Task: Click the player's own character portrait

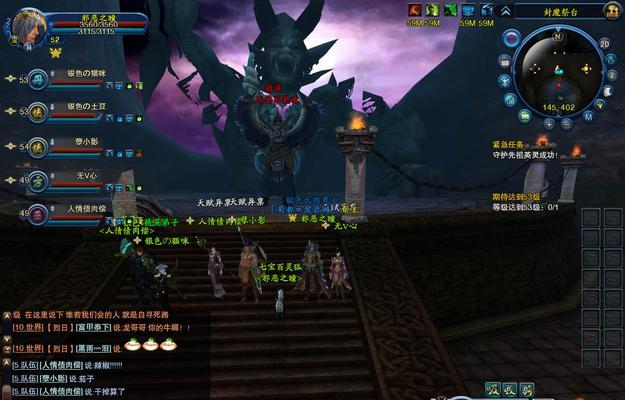Action: 27,22
